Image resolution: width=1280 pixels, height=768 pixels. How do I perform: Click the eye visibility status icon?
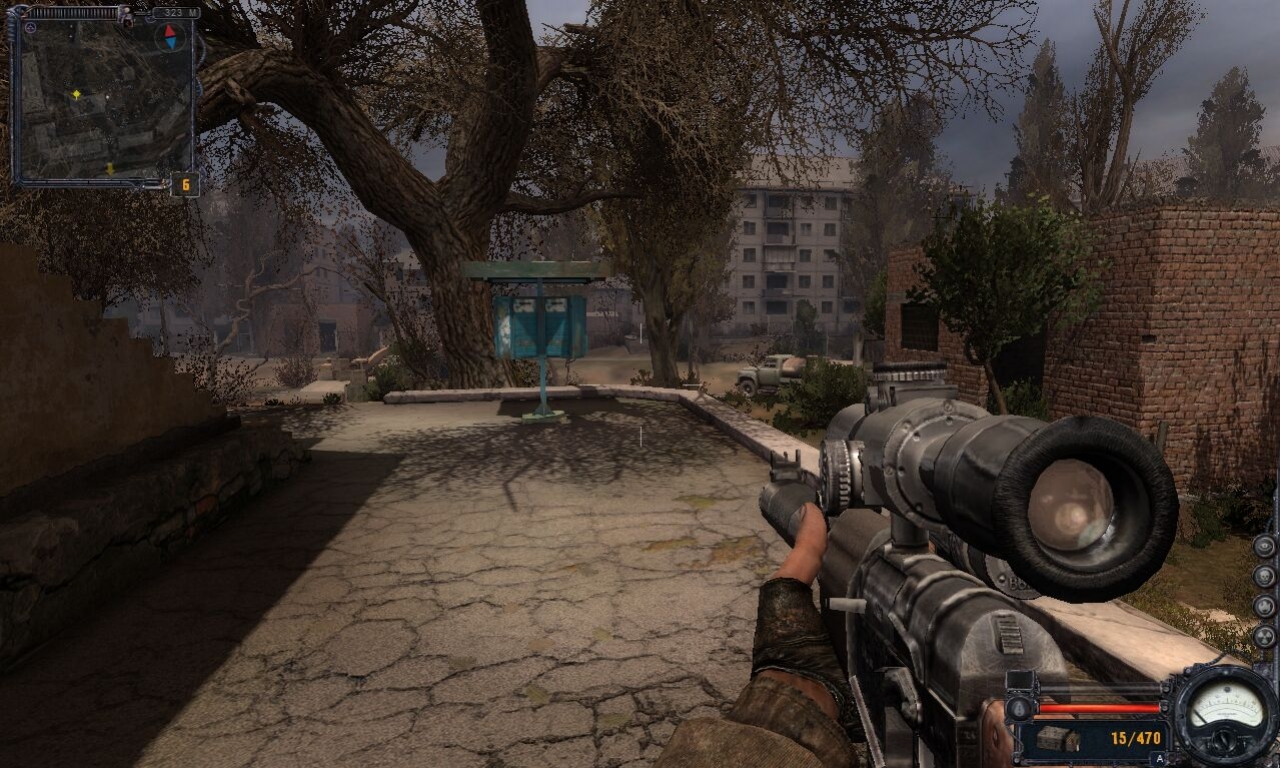pyautogui.click(x=1262, y=547)
